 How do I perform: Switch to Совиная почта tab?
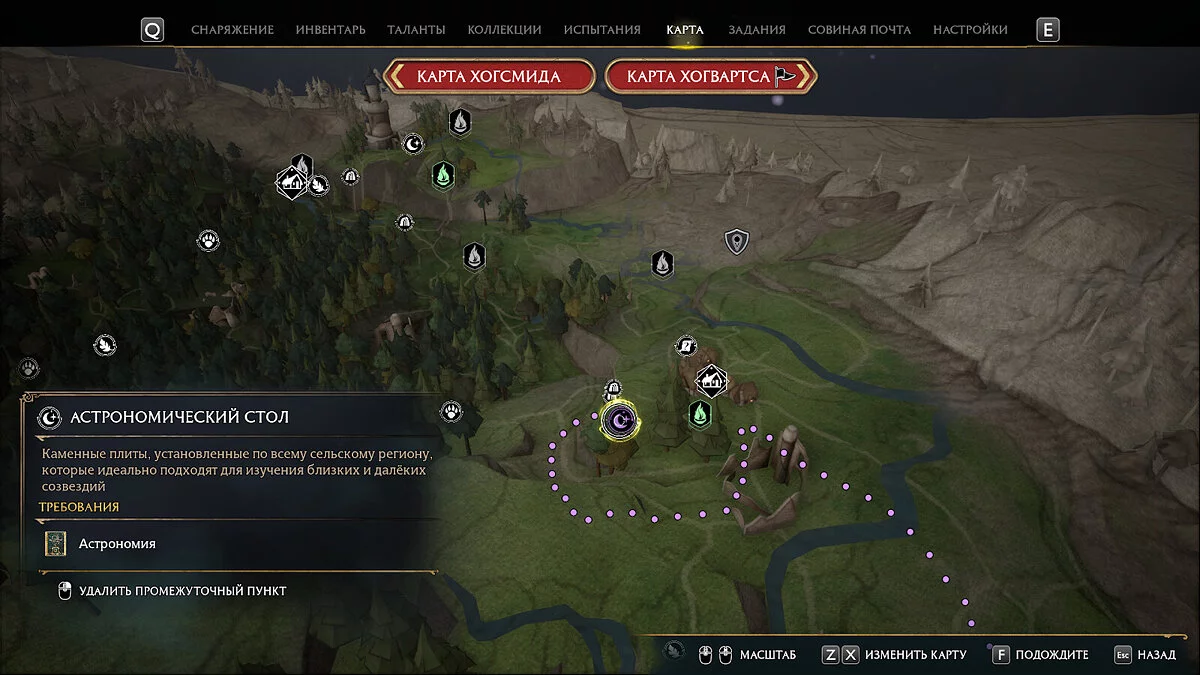pyautogui.click(x=859, y=30)
